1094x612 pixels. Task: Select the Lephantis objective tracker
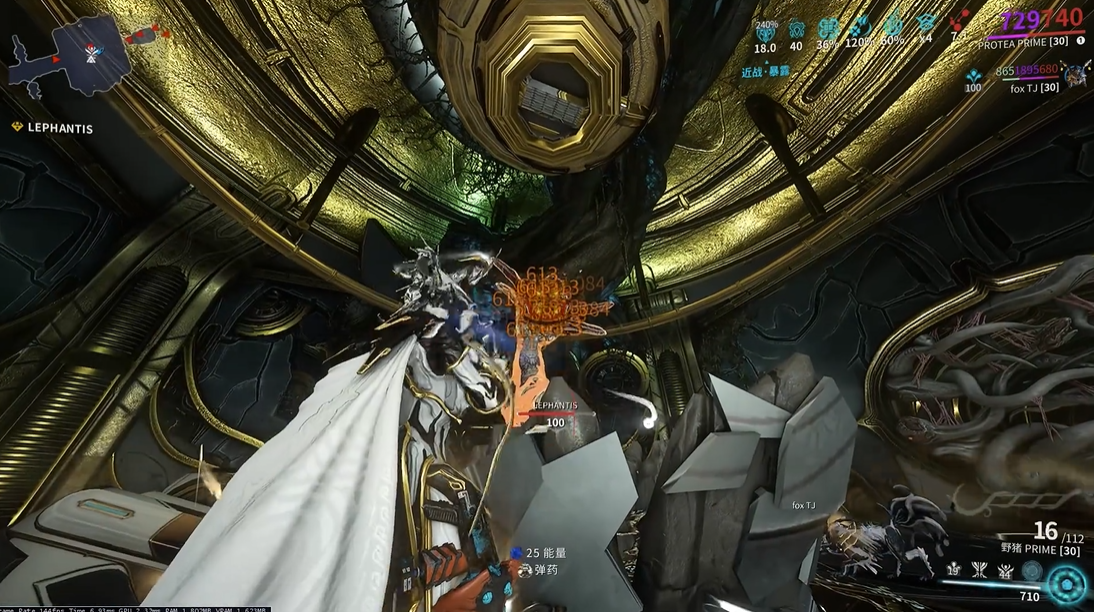[x=57, y=127]
